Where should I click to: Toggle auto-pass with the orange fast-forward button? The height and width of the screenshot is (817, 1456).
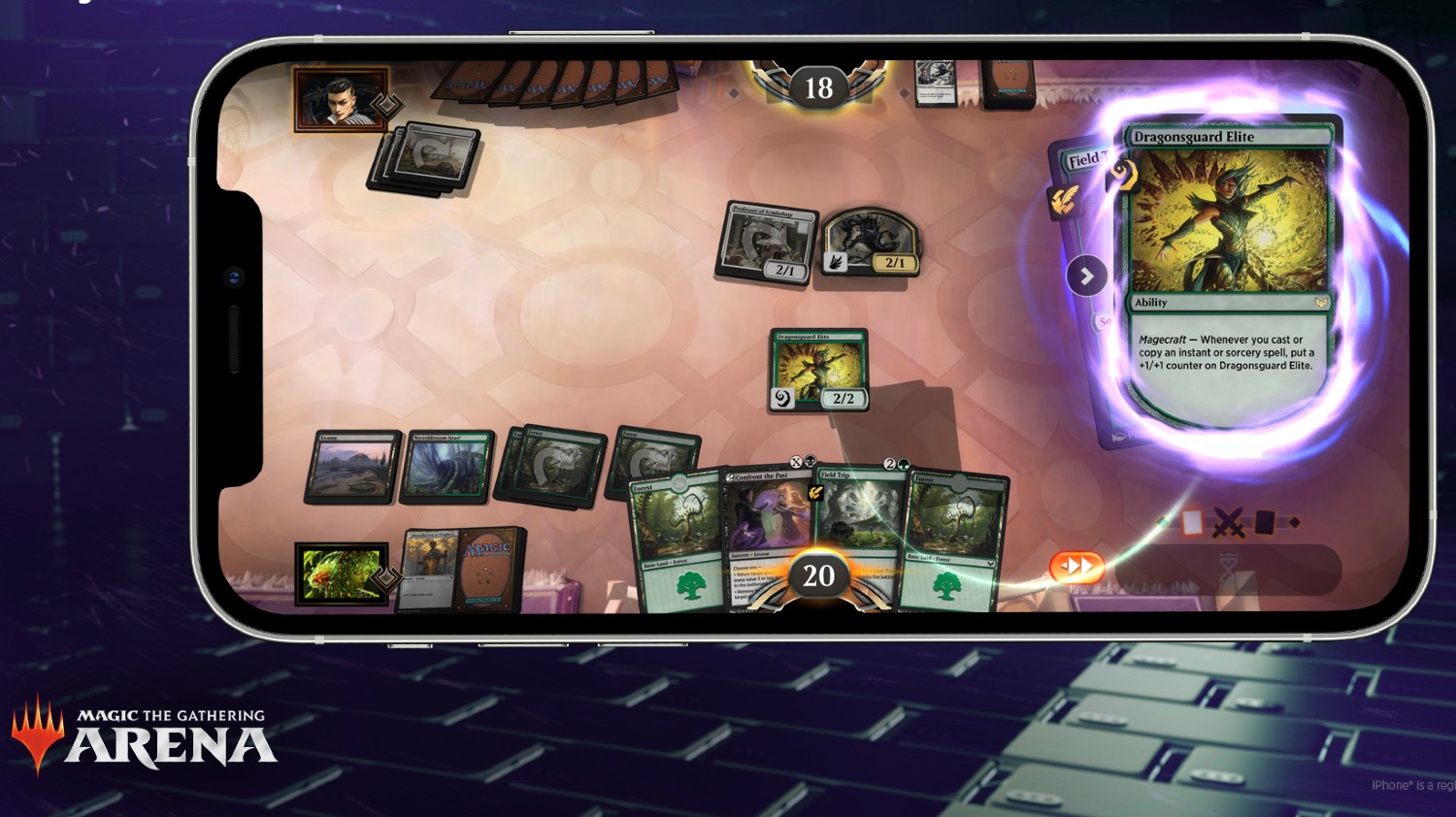(1077, 566)
